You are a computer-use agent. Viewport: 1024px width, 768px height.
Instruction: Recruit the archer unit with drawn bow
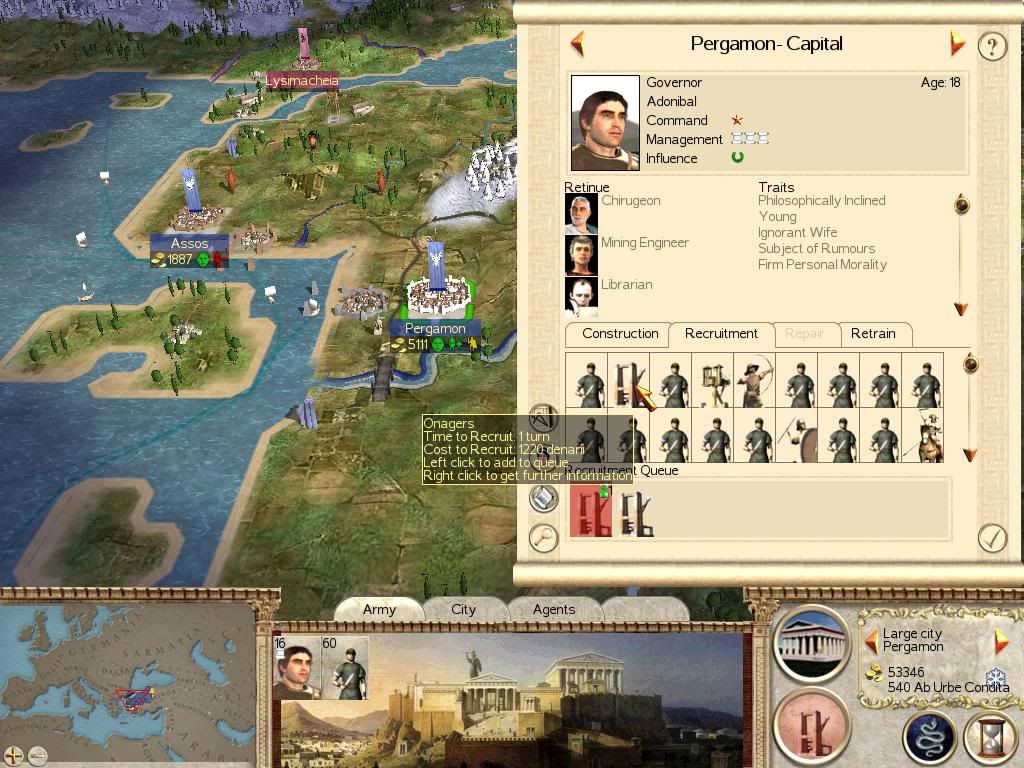click(x=754, y=380)
